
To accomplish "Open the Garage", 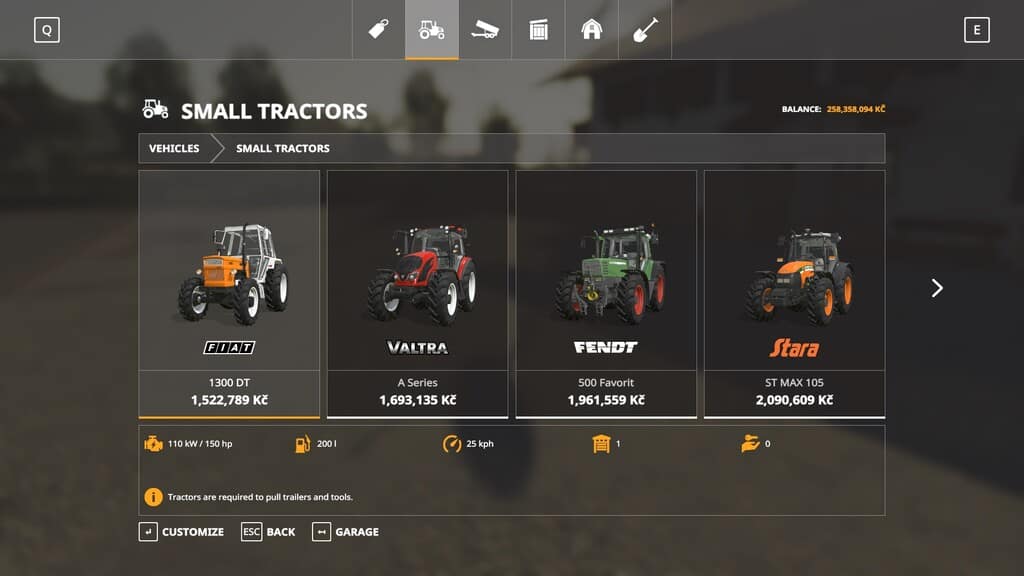I will tap(346, 532).
